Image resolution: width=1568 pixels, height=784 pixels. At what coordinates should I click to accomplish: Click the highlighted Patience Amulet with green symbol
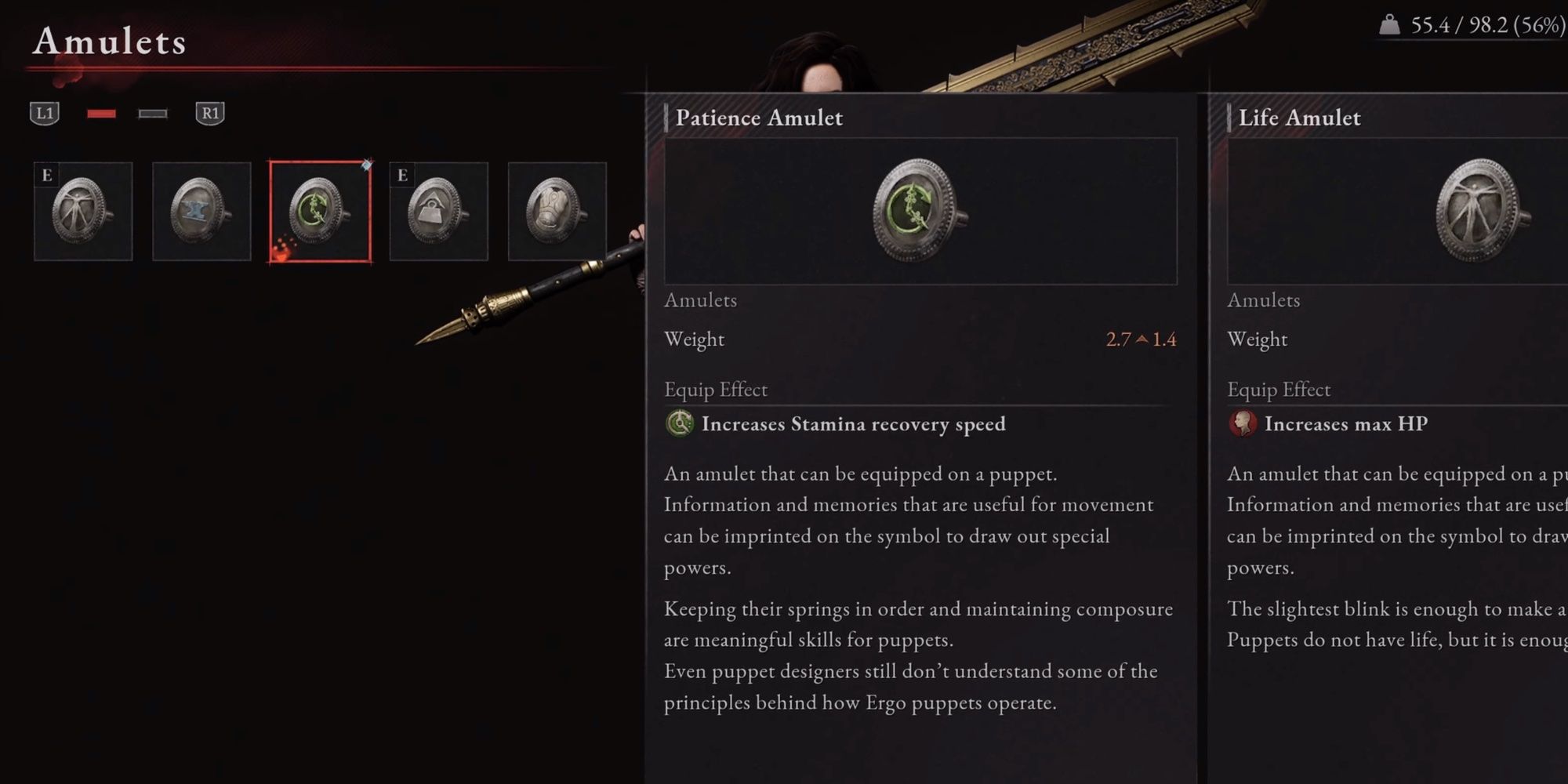coord(321,212)
